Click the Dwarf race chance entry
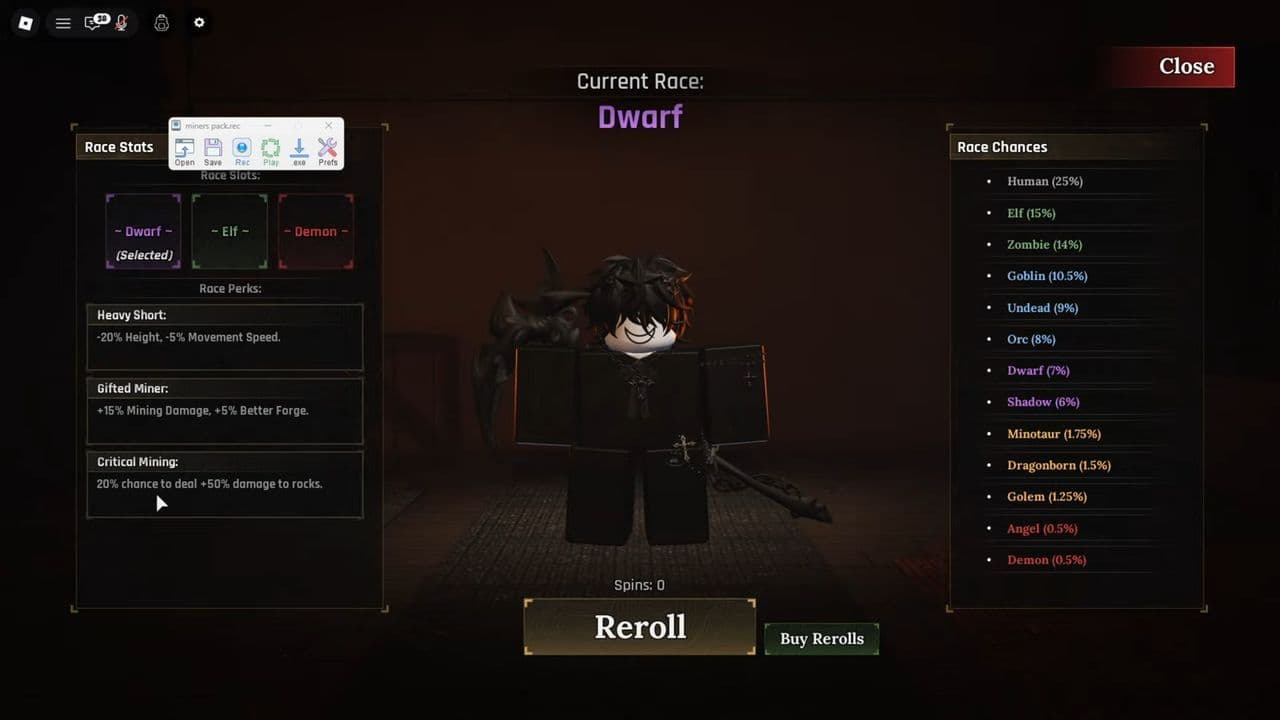 pyautogui.click(x=1038, y=370)
